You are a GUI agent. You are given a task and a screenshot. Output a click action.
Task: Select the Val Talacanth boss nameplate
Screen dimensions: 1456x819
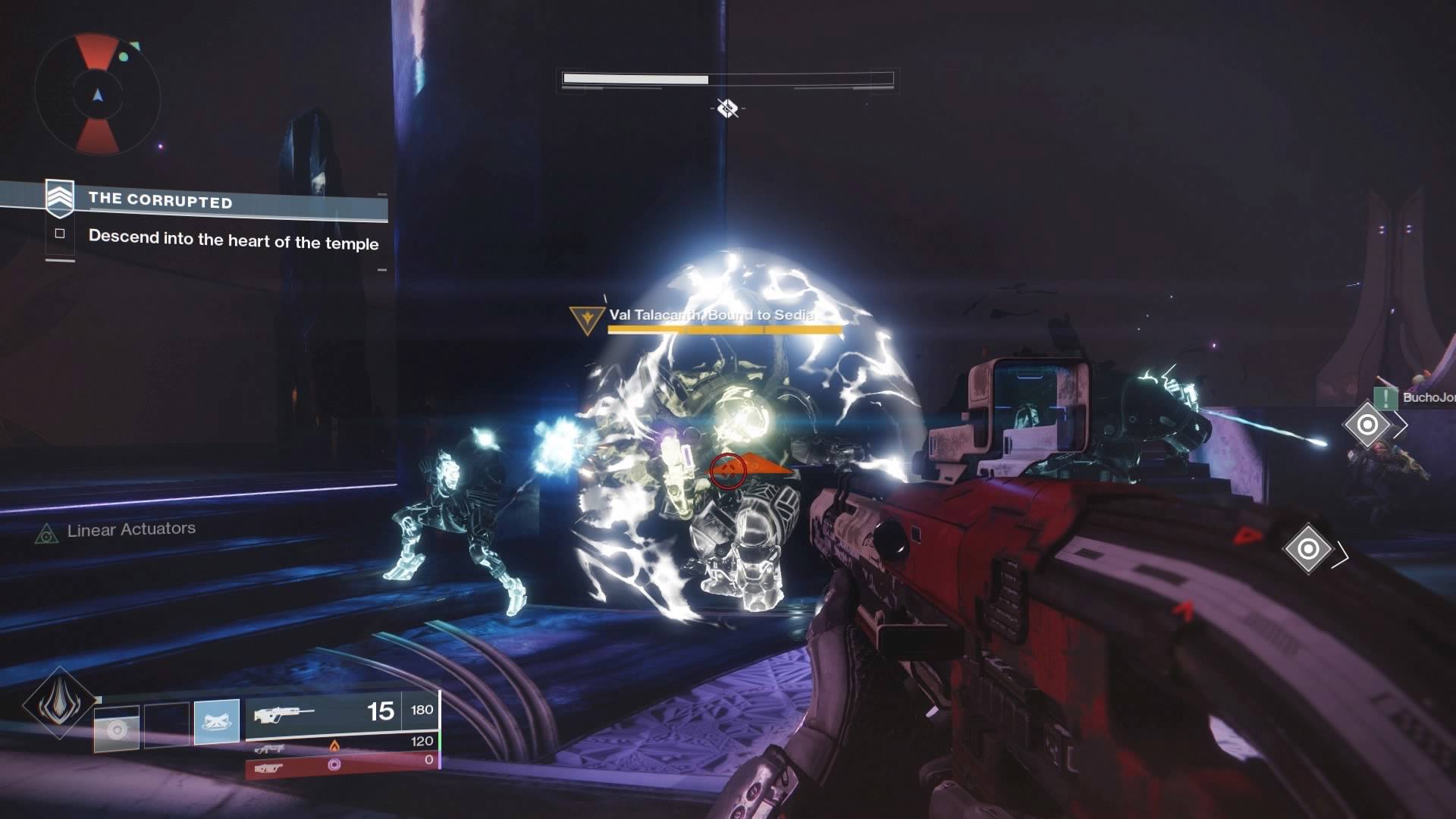(x=709, y=315)
